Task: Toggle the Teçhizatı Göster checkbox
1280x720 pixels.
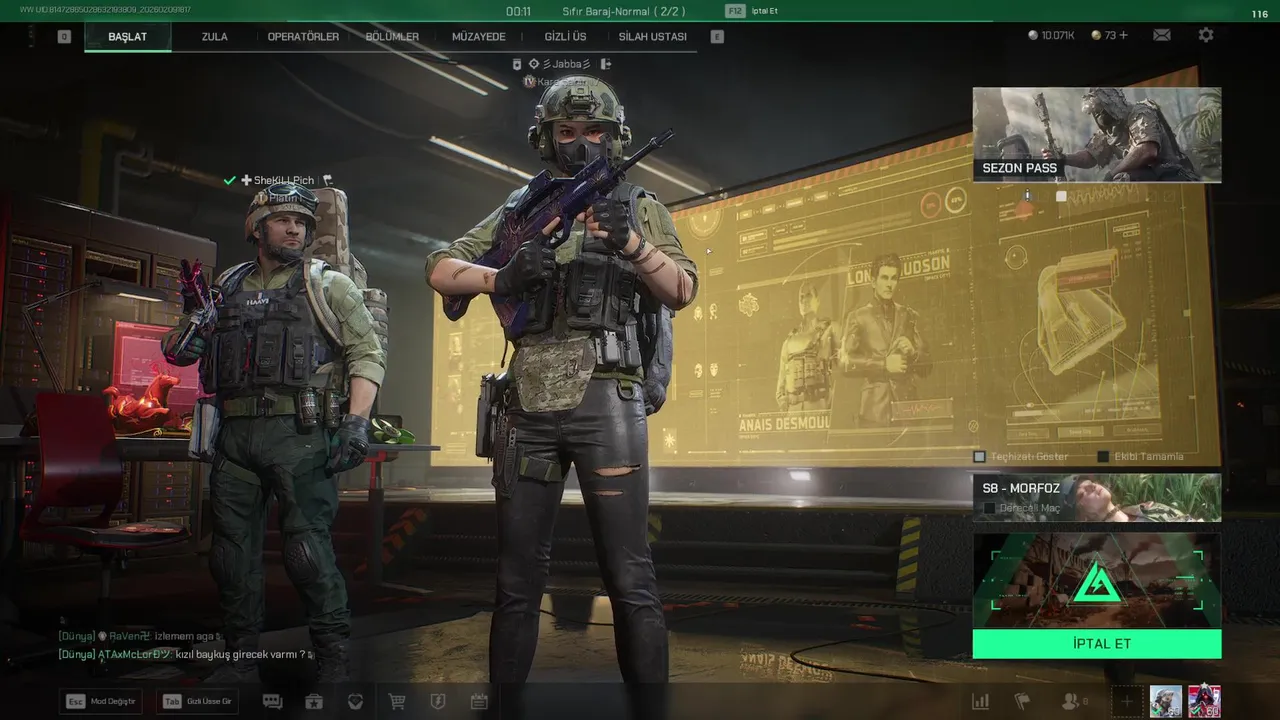Action: 980,457
